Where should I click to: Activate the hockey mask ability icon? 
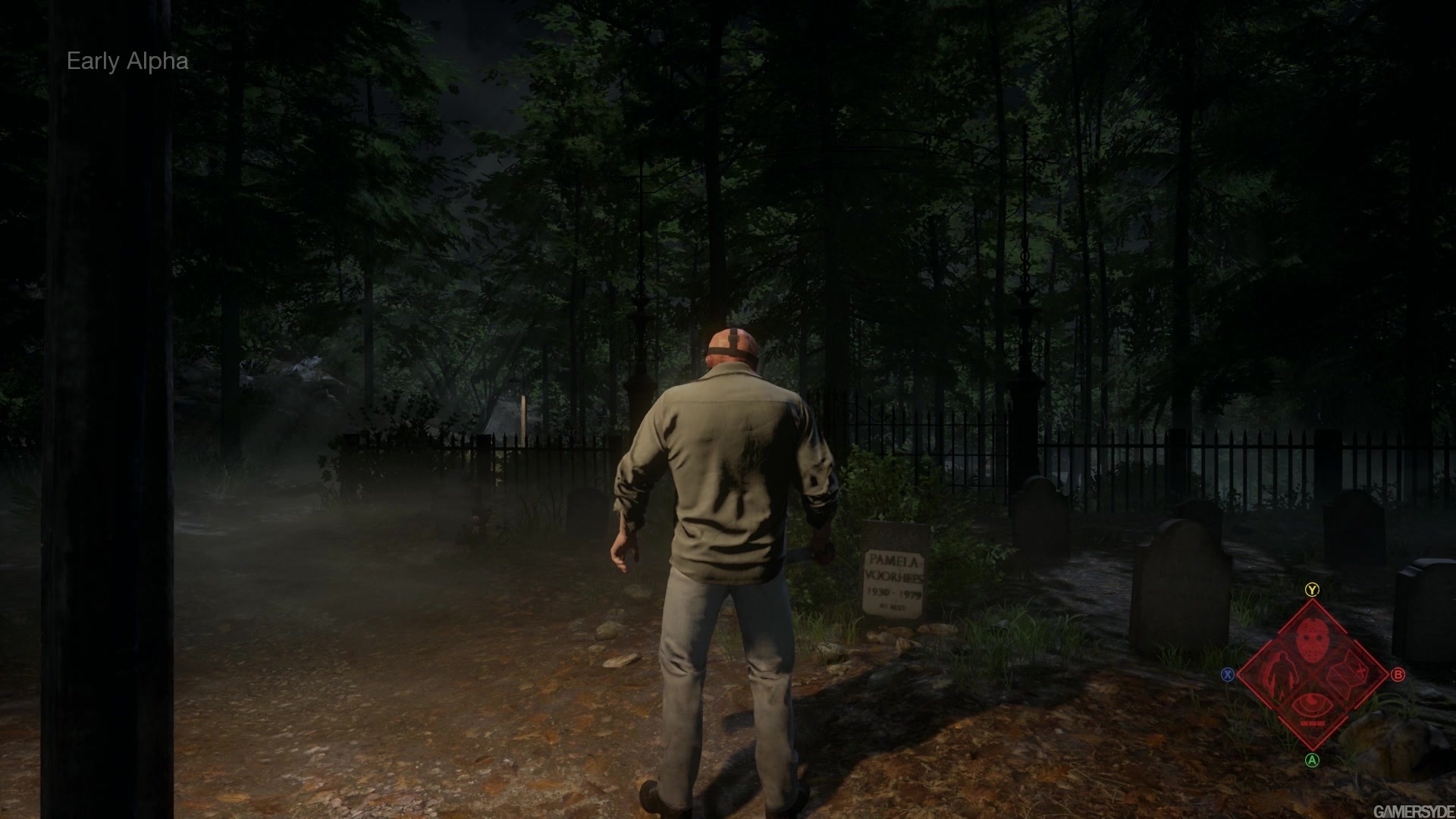1312,639
